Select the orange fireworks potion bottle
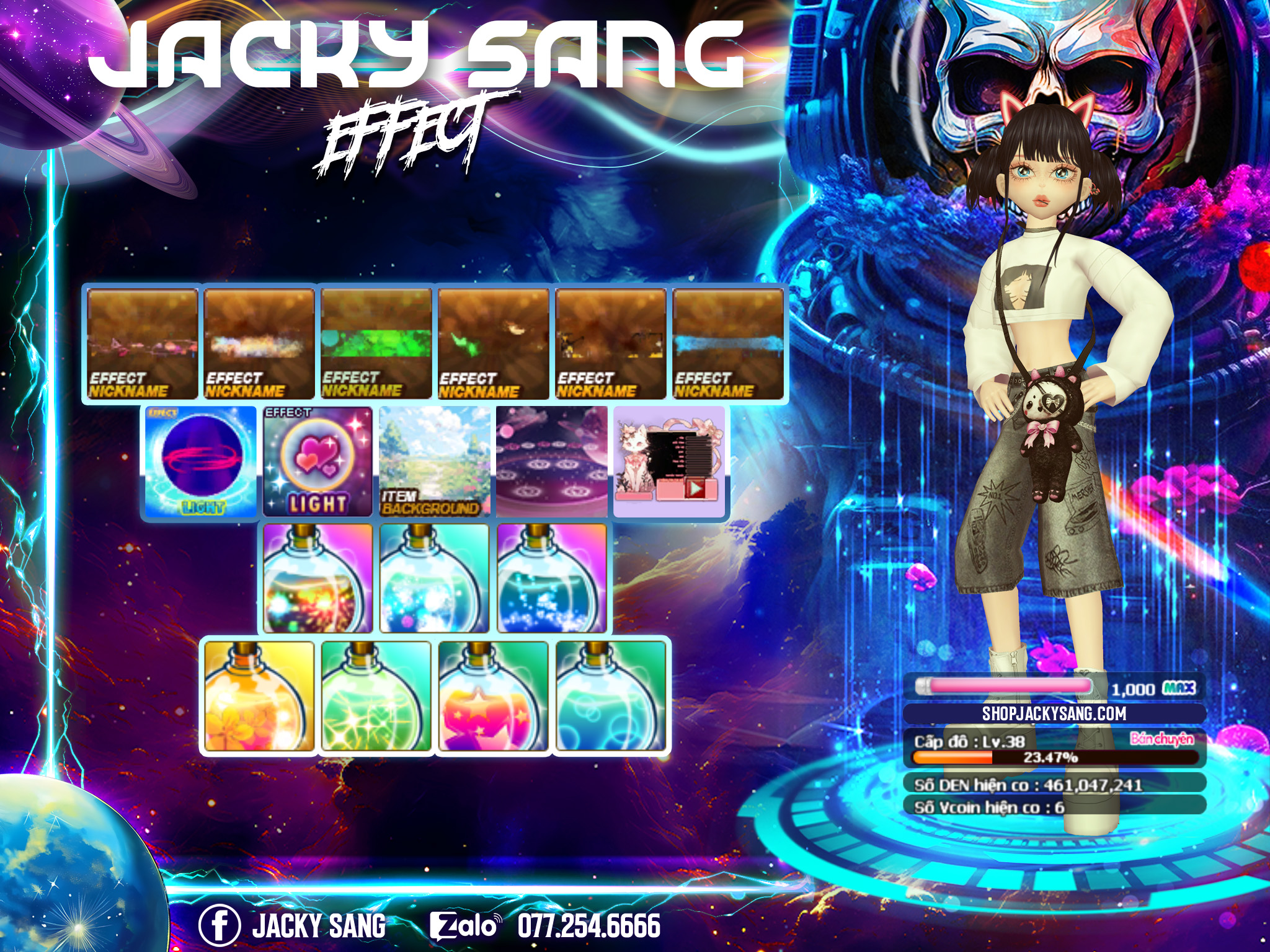Image resolution: width=1270 pixels, height=952 pixels. [317, 579]
